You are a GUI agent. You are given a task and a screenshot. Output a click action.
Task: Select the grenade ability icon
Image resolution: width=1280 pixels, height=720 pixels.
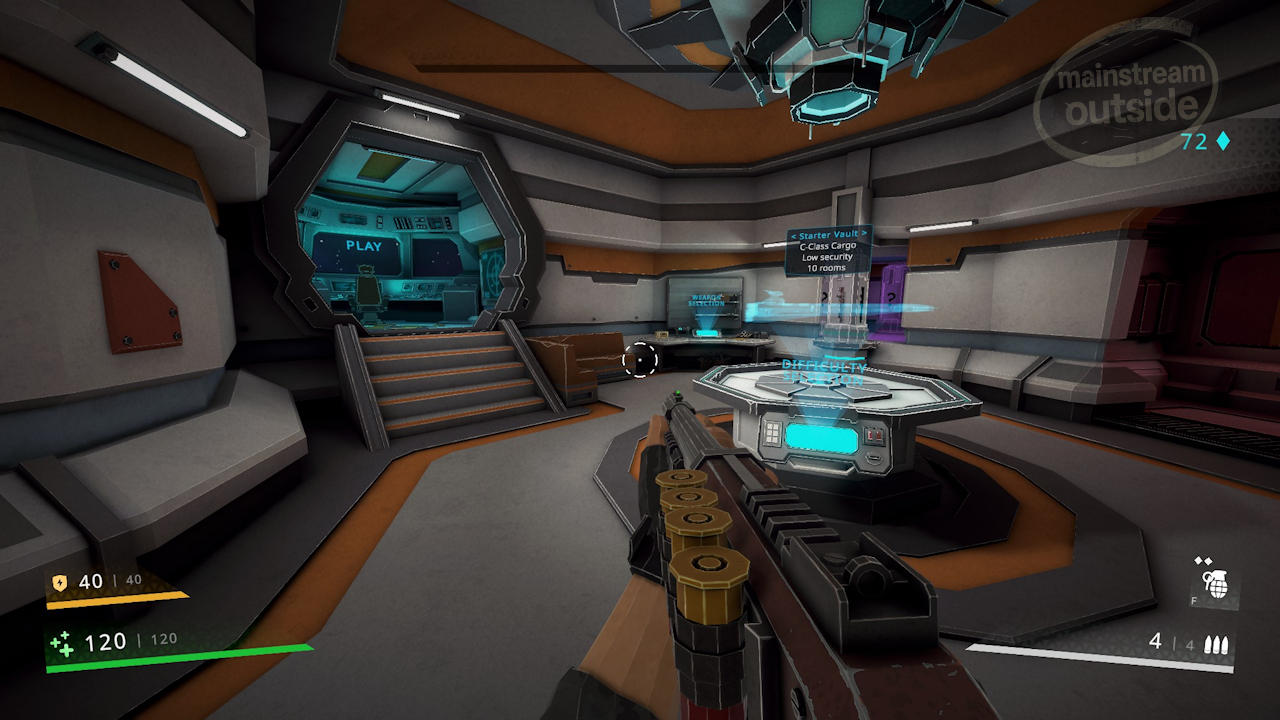pos(1216,584)
